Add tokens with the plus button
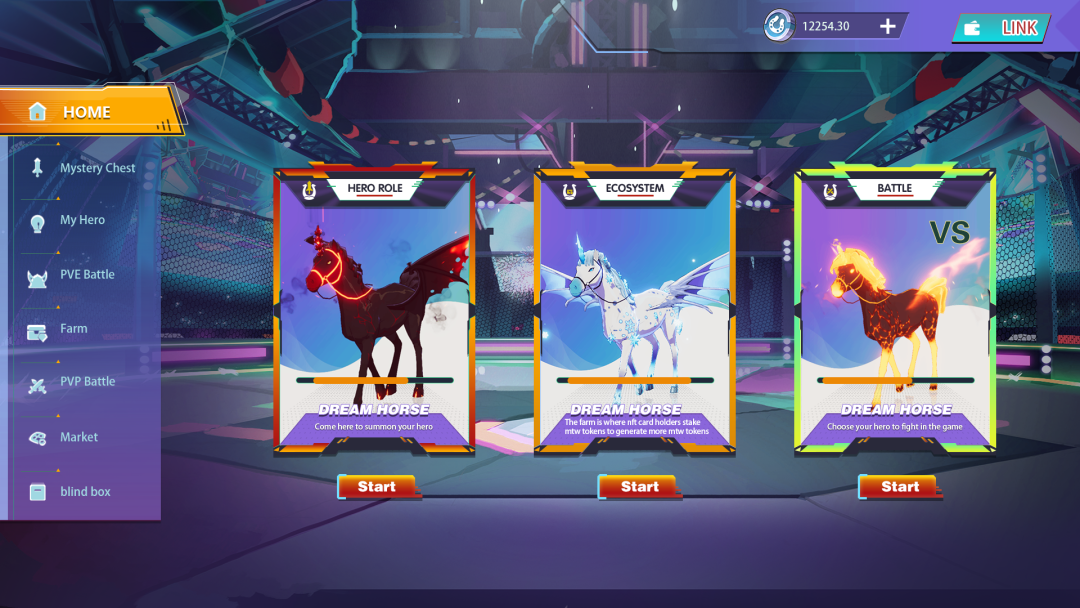 click(x=888, y=26)
